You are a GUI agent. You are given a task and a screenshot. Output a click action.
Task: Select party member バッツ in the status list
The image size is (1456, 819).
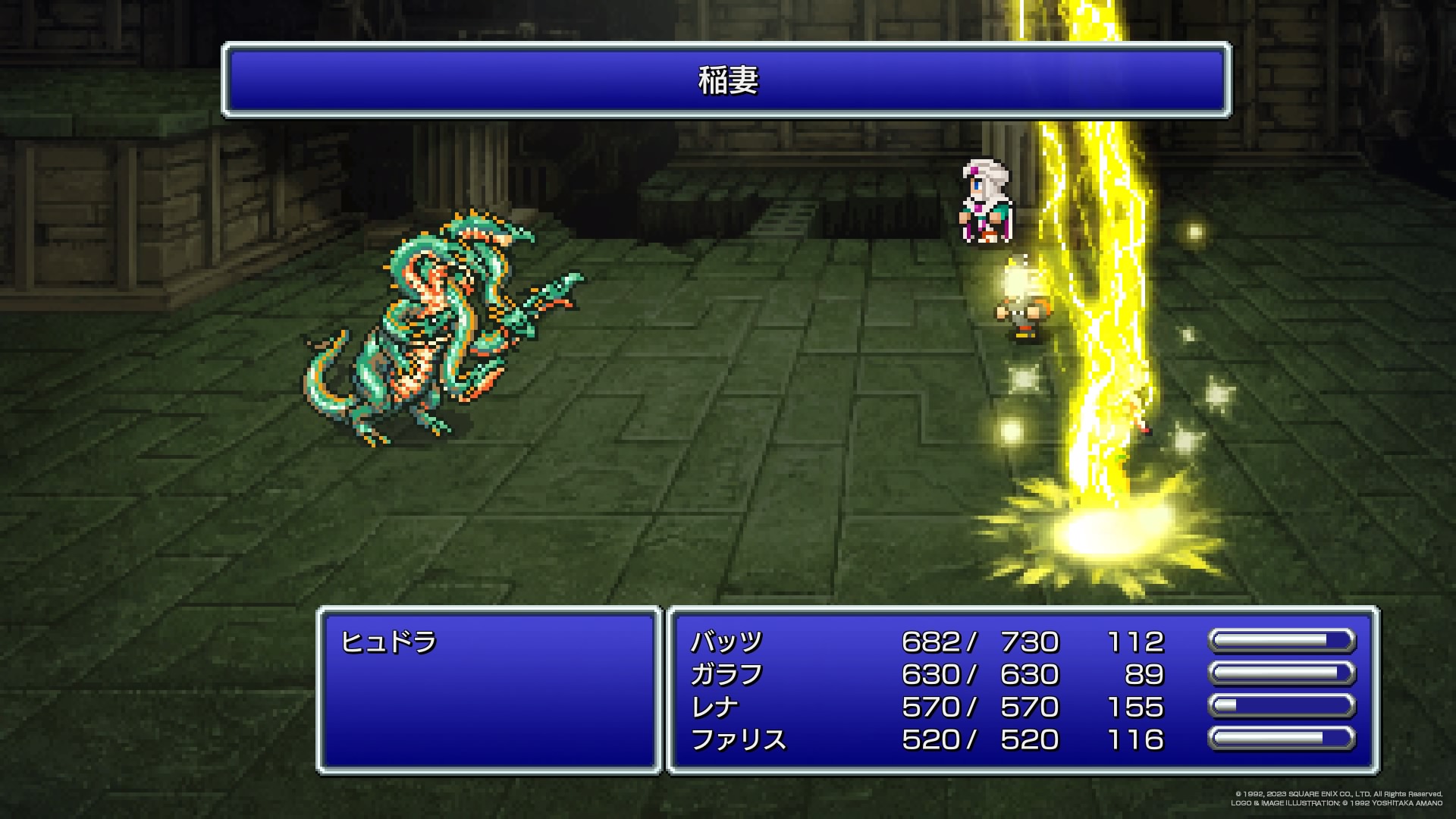tap(726, 642)
